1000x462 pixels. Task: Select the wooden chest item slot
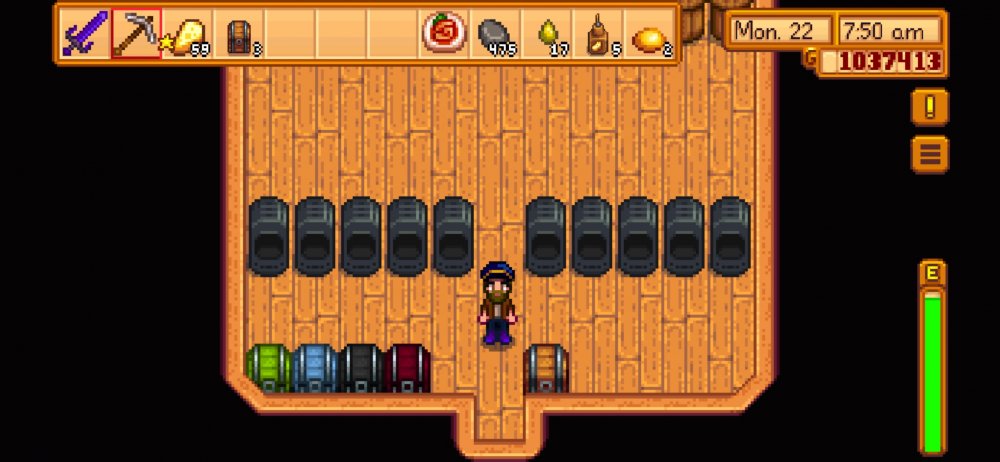[239, 35]
